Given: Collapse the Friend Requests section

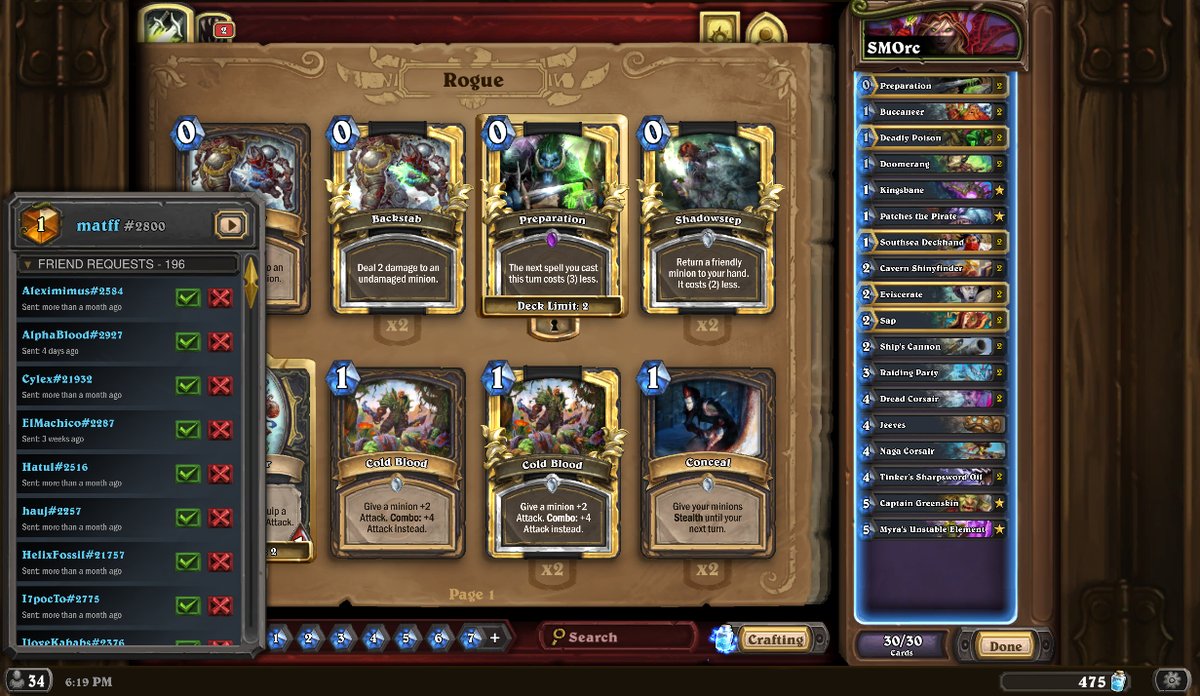Looking at the screenshot, I should pyautogui.click(x=26, y=265).
